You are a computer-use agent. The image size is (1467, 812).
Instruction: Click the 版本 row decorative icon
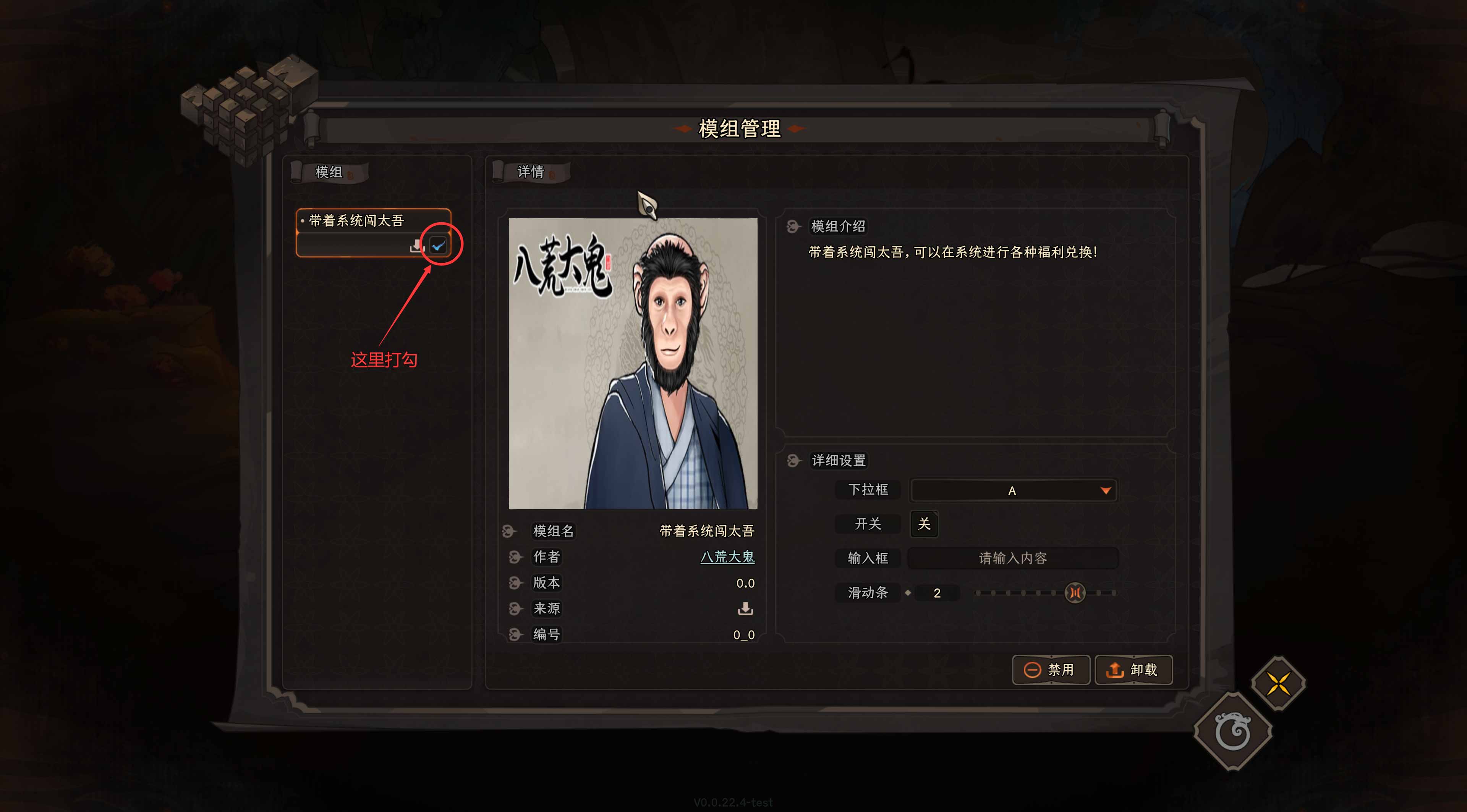(x=515, y=582)
